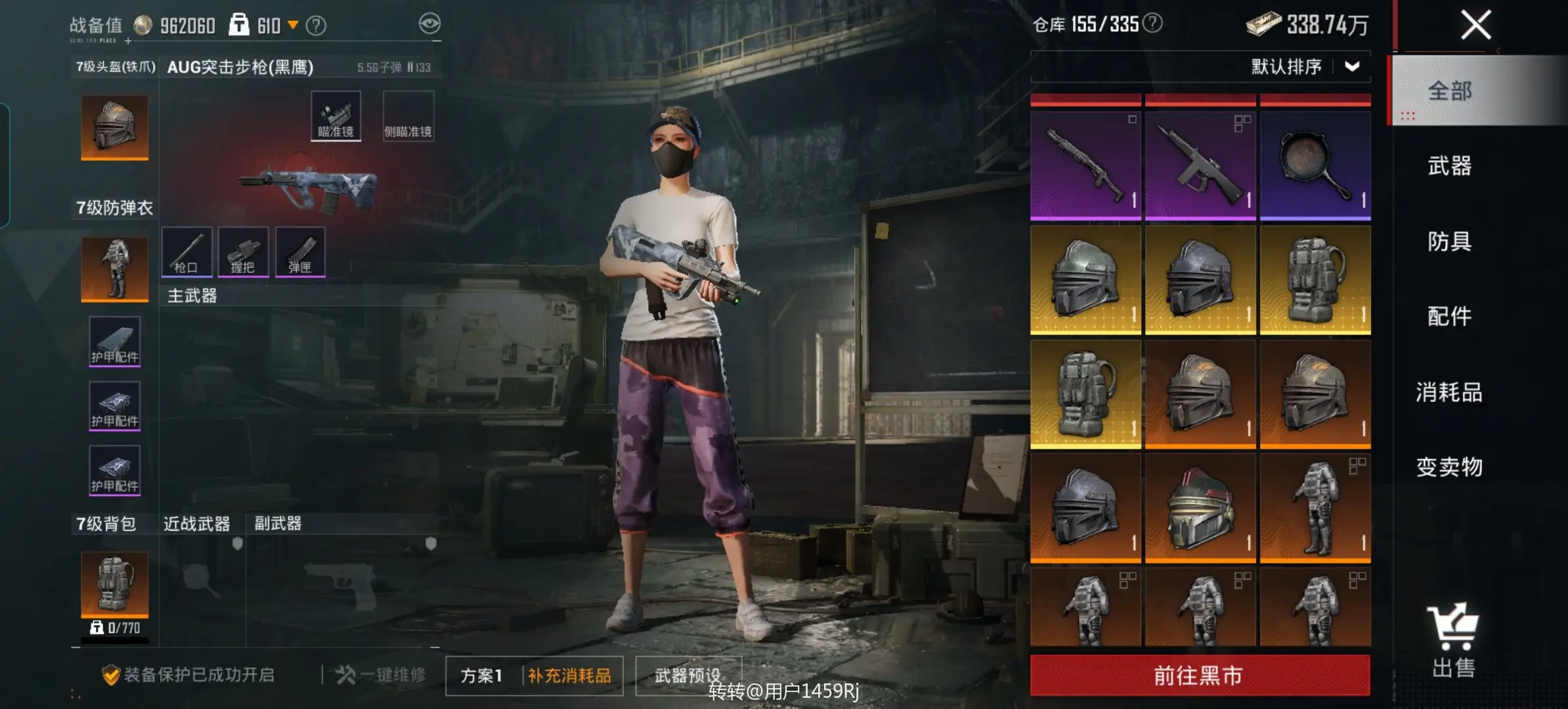Open the 防具 armor category

1449,242
